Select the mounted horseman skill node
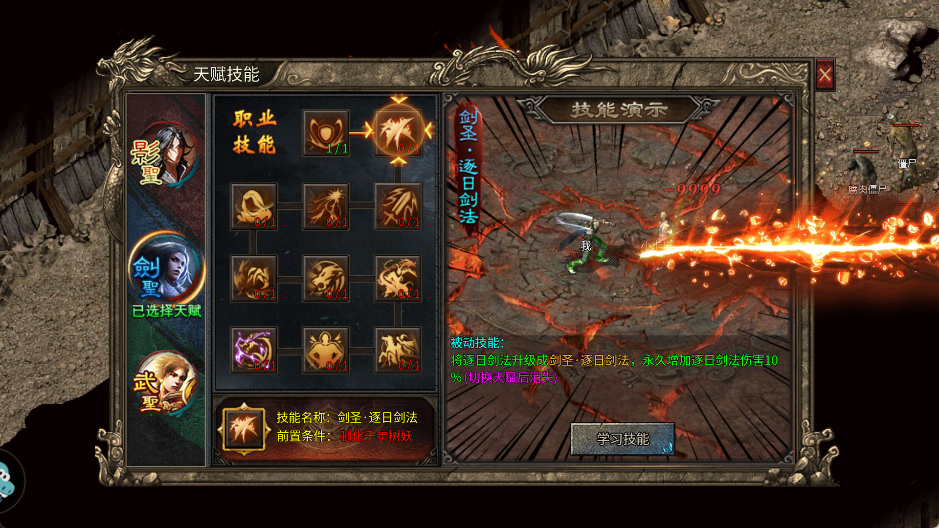 tap(397, 349)
